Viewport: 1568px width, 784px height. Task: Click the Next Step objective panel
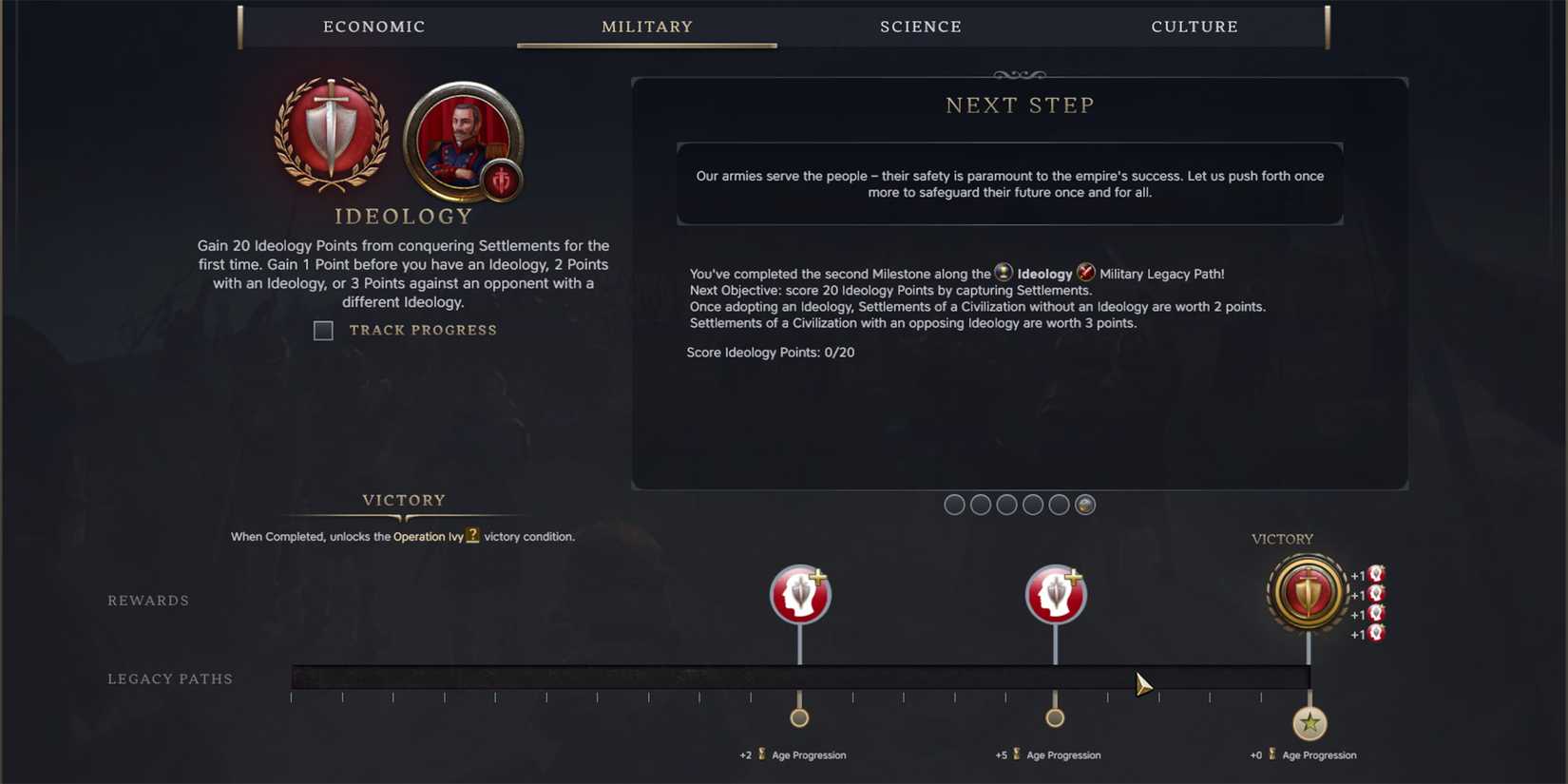click(1009, 184)
